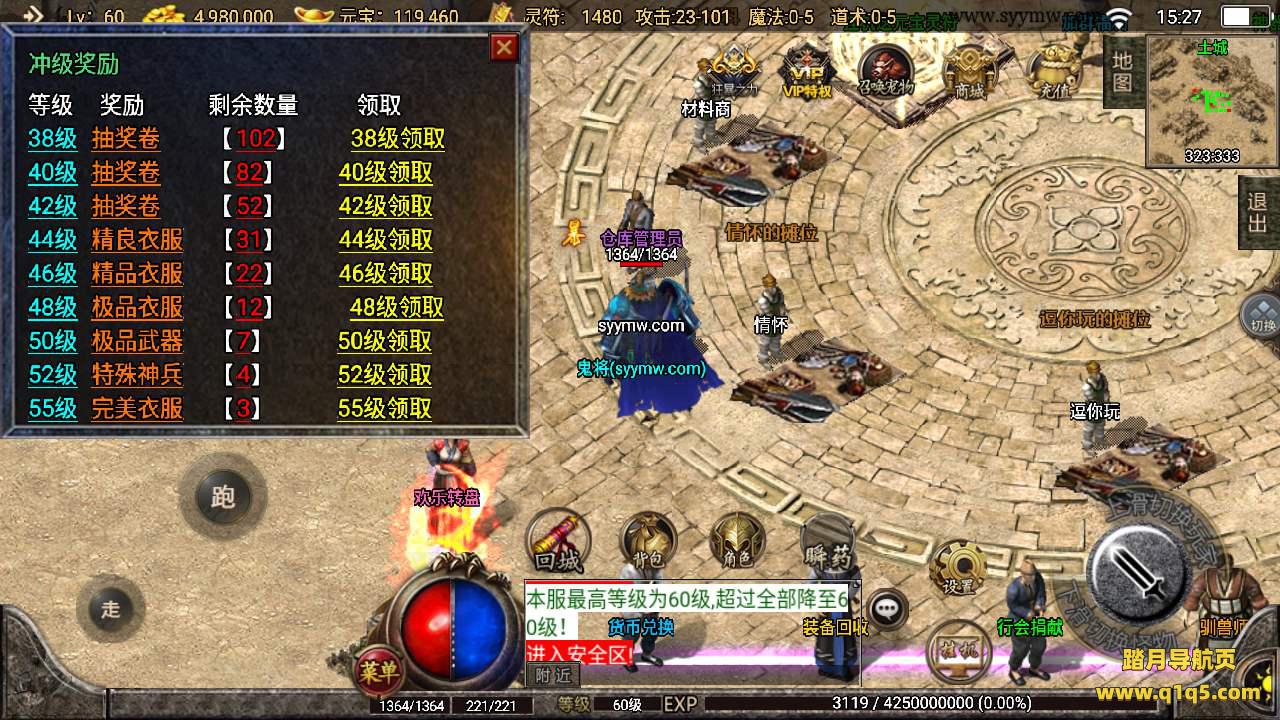
Task: Open the 地图 map button
Action: click(x=1122, y=72)
